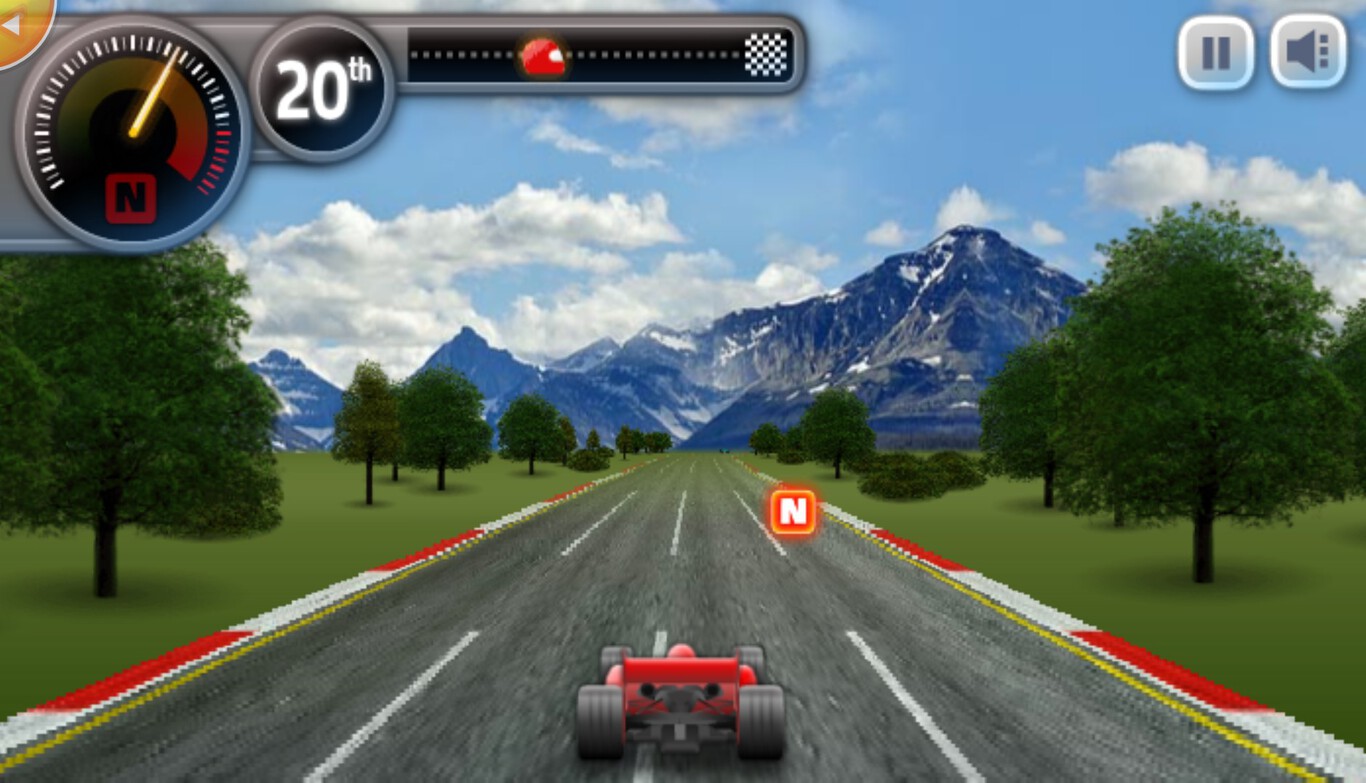Select the red racing car on the road
The width and height of the screenshot is (1366, 783).
click(682, 700)
